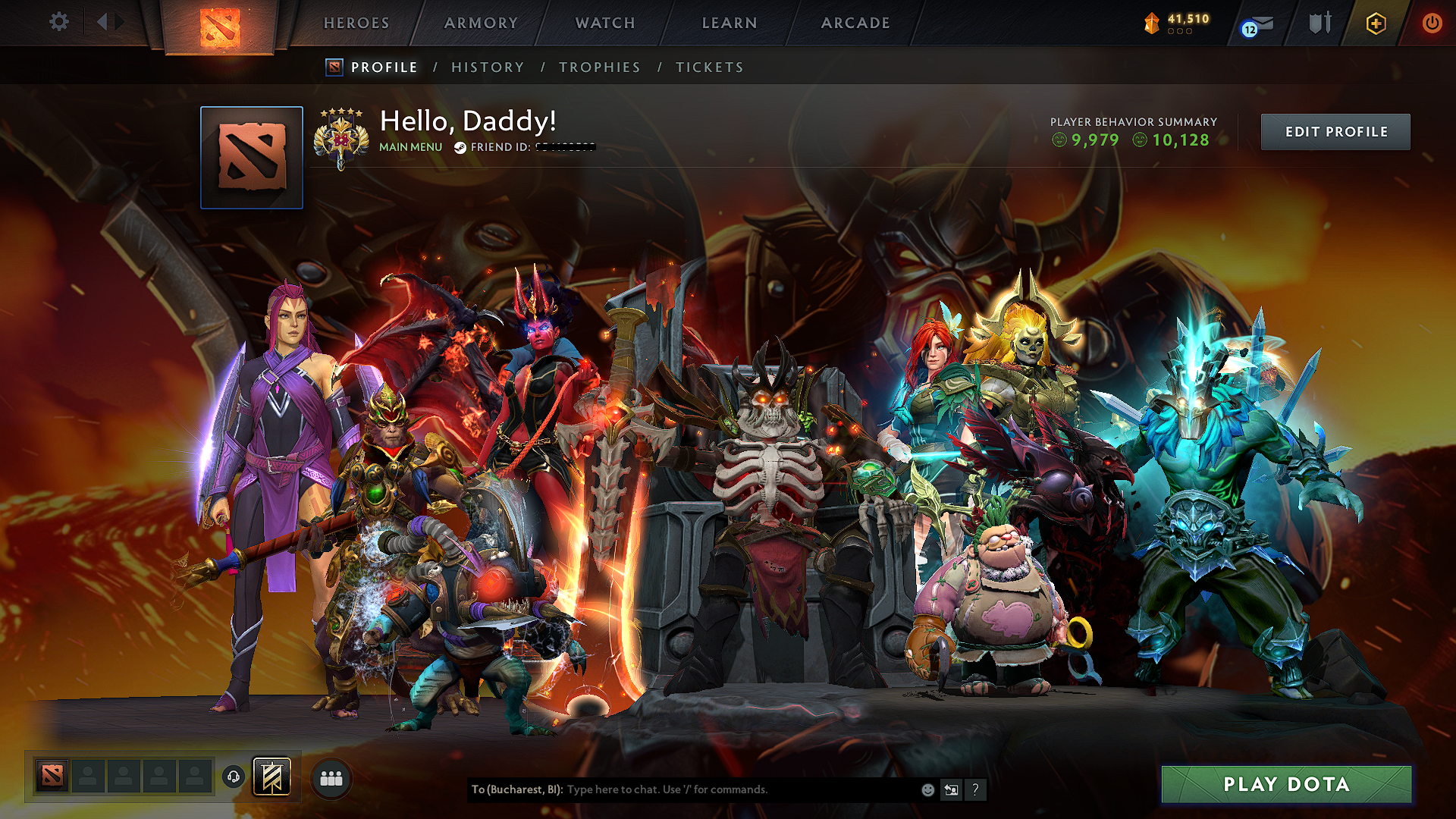Click the chat help question mark icon
Viewport: 1456px width, 819px height.
[x=975, y=790]
